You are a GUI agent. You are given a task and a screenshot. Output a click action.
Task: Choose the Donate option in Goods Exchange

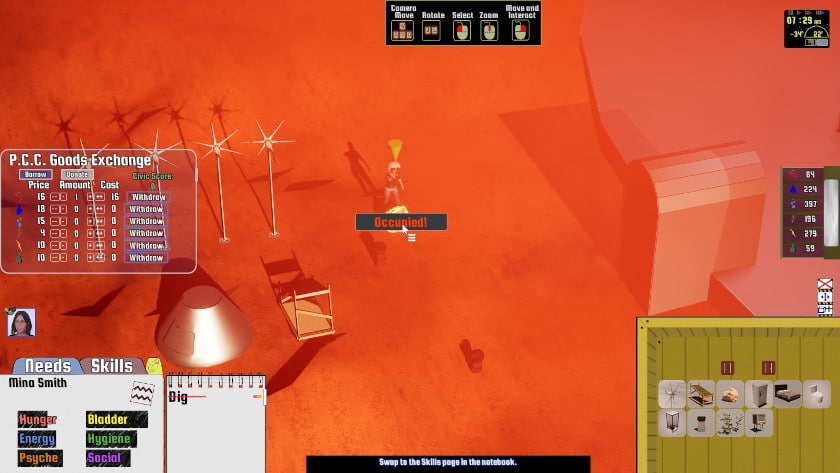point(79,174)
